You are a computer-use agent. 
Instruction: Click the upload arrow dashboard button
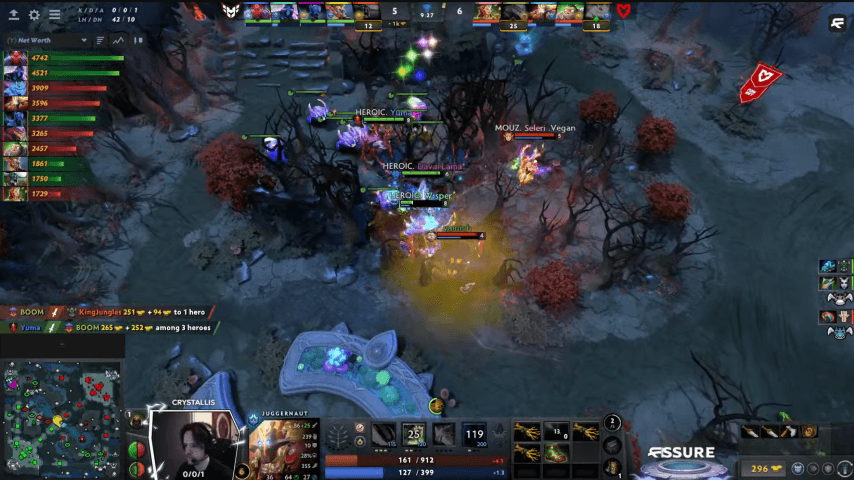point(14,15)
